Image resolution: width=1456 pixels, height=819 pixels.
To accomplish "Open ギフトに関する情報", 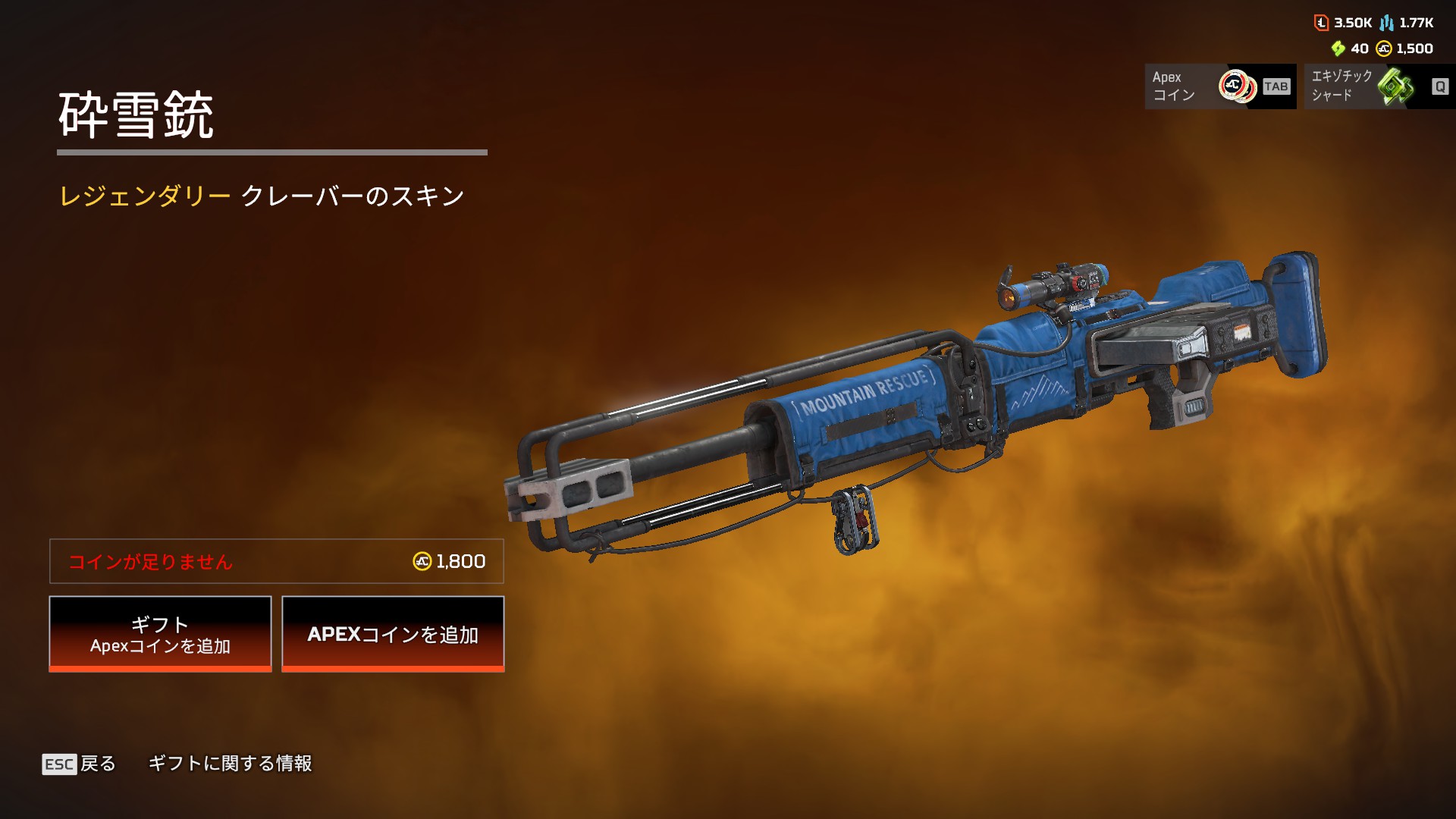I will [230, 764].
